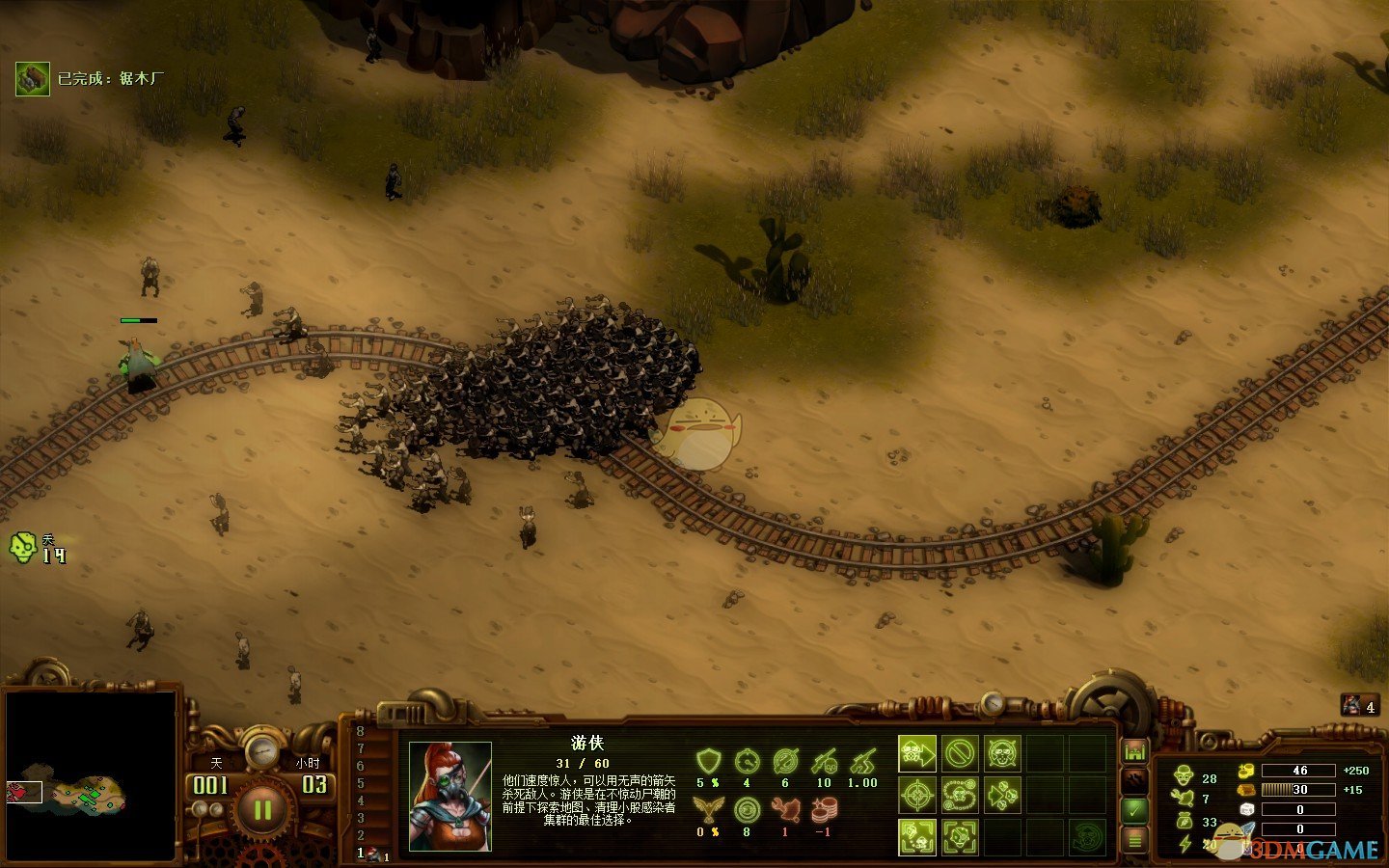Activate the single-unit bracket selection icon
Screen dimensions: 1389x868
960,837
